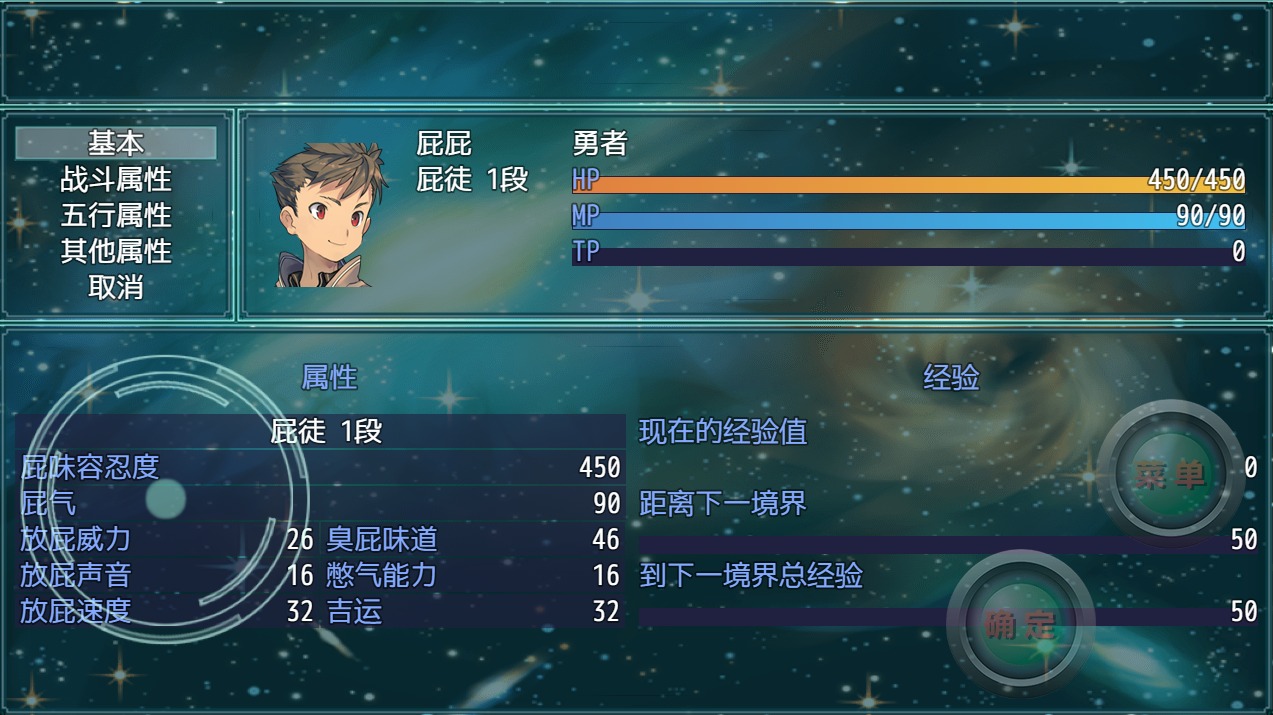Open the 战斗属性 status page

pos(116,179)
